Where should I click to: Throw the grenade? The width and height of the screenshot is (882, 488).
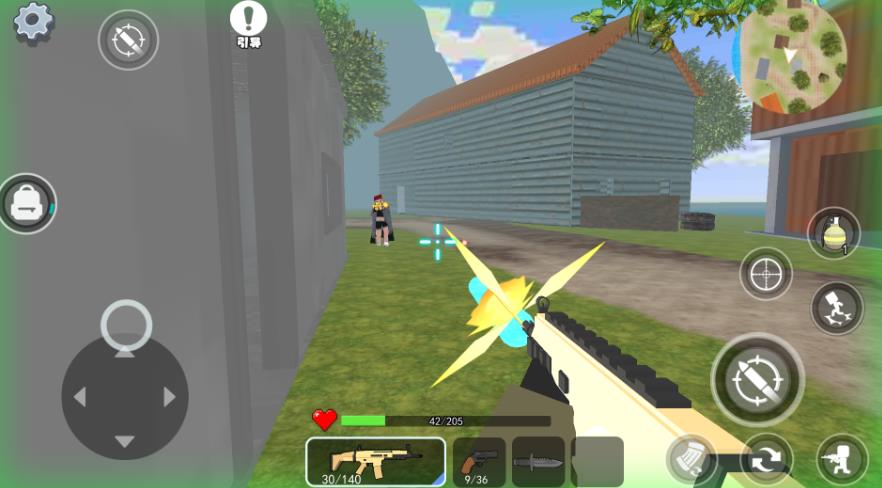click(833, 233)
